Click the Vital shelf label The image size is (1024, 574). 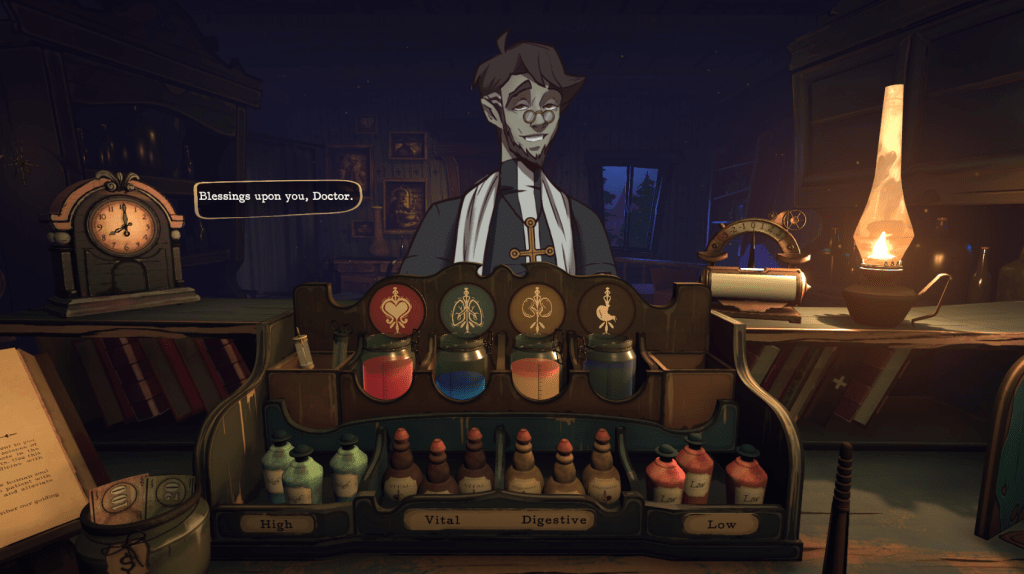[443, 520]
